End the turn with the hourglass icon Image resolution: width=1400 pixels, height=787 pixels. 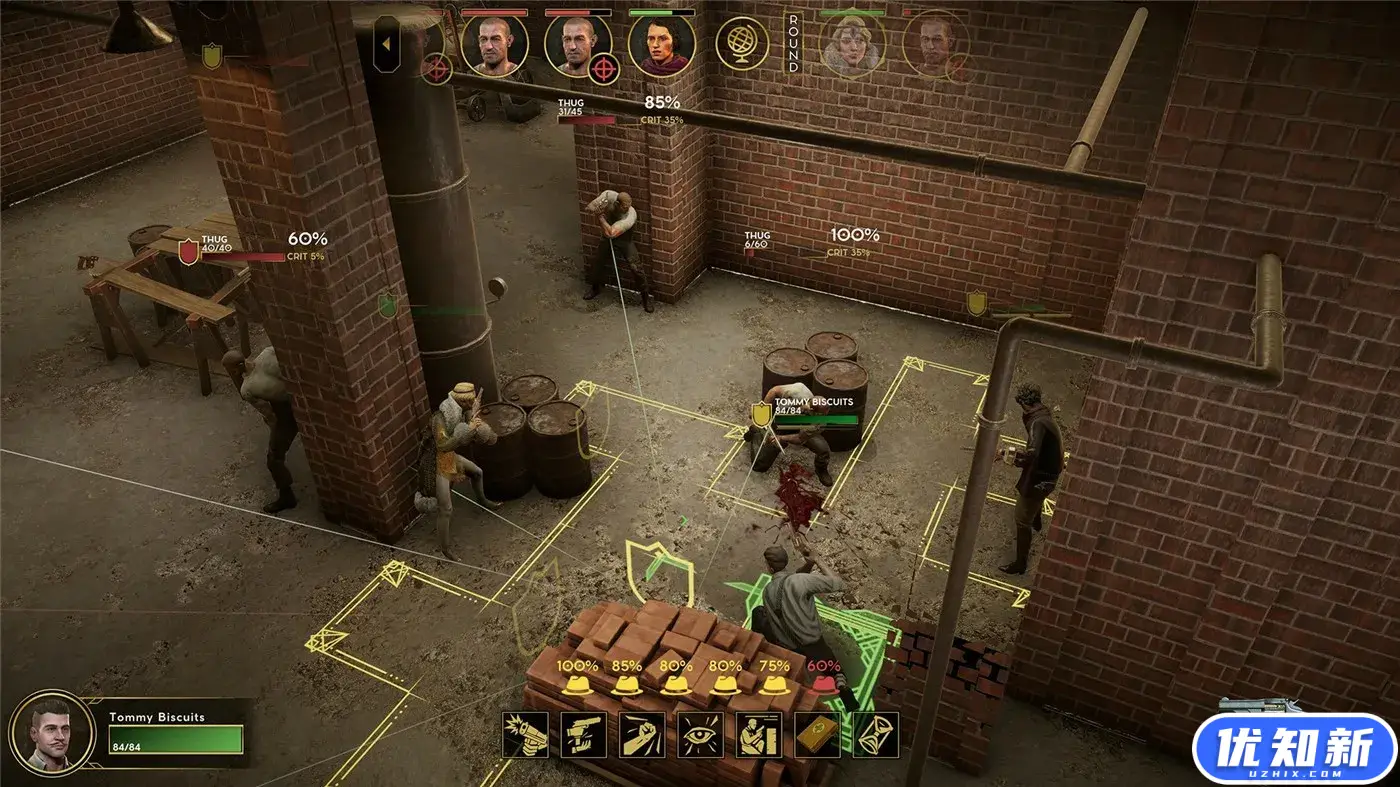[x=875, y=735]
